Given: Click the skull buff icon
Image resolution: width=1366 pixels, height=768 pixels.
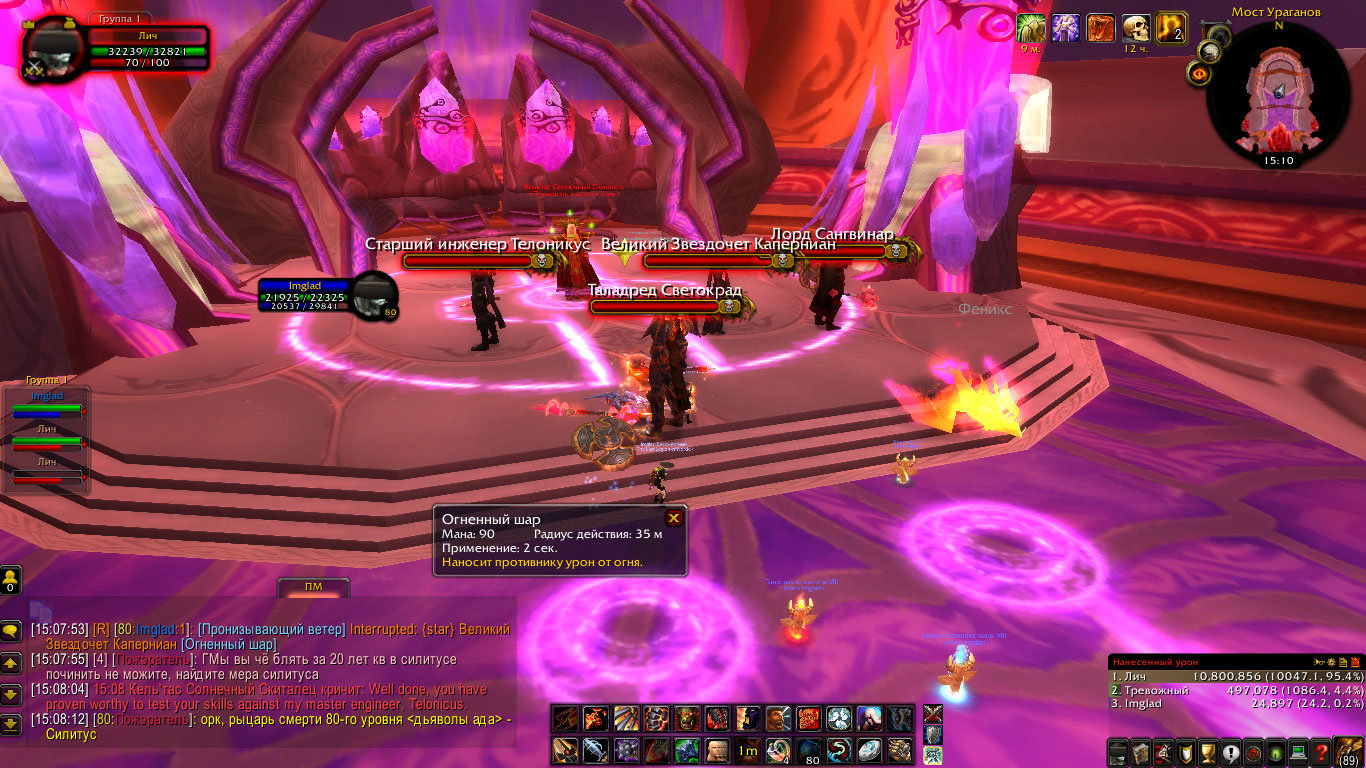Looking at the screenshot, I should click(x=1135, y=28).
